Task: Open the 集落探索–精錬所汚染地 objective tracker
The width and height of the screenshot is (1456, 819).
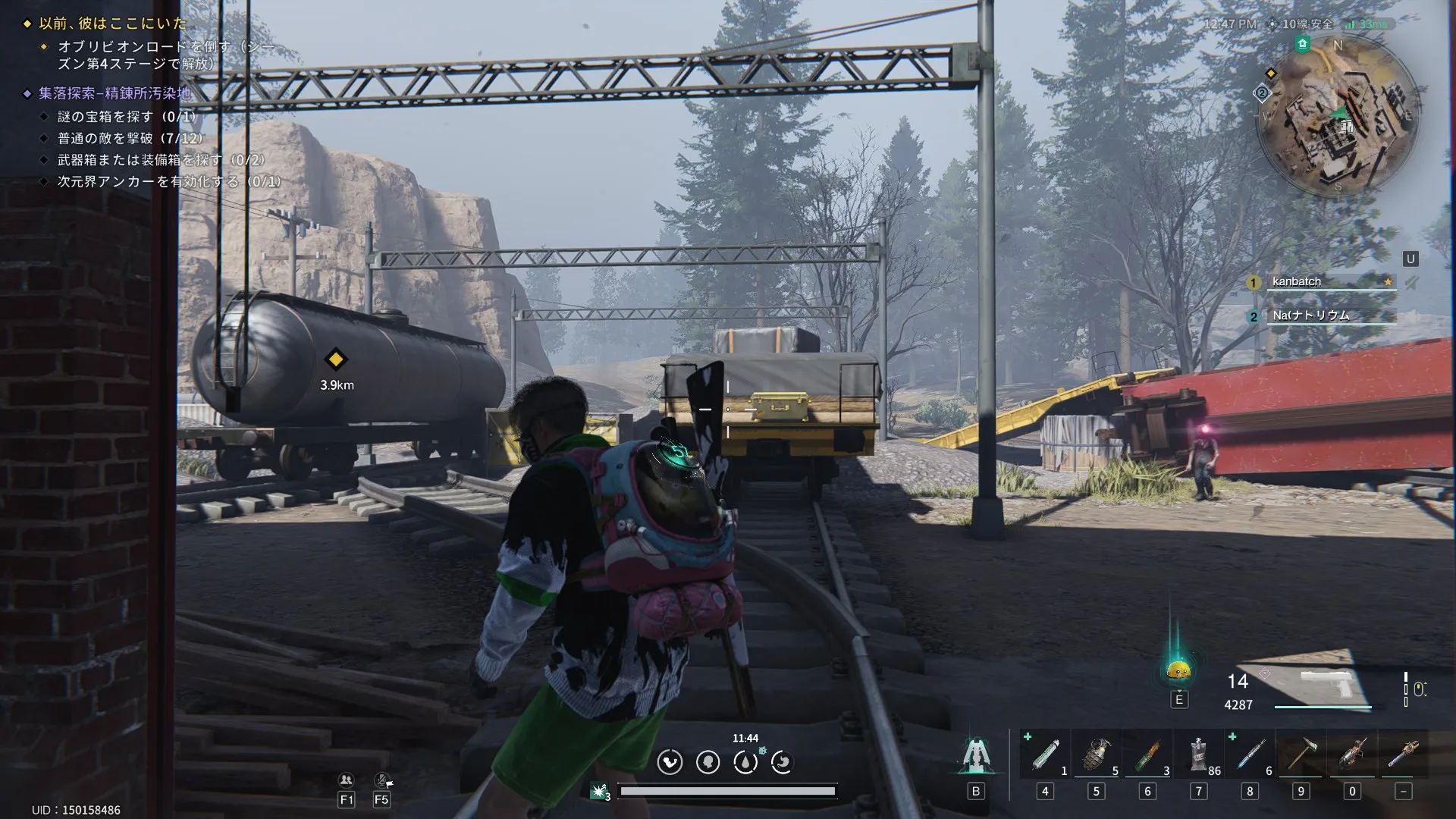Action: click(x=114, y=93)
